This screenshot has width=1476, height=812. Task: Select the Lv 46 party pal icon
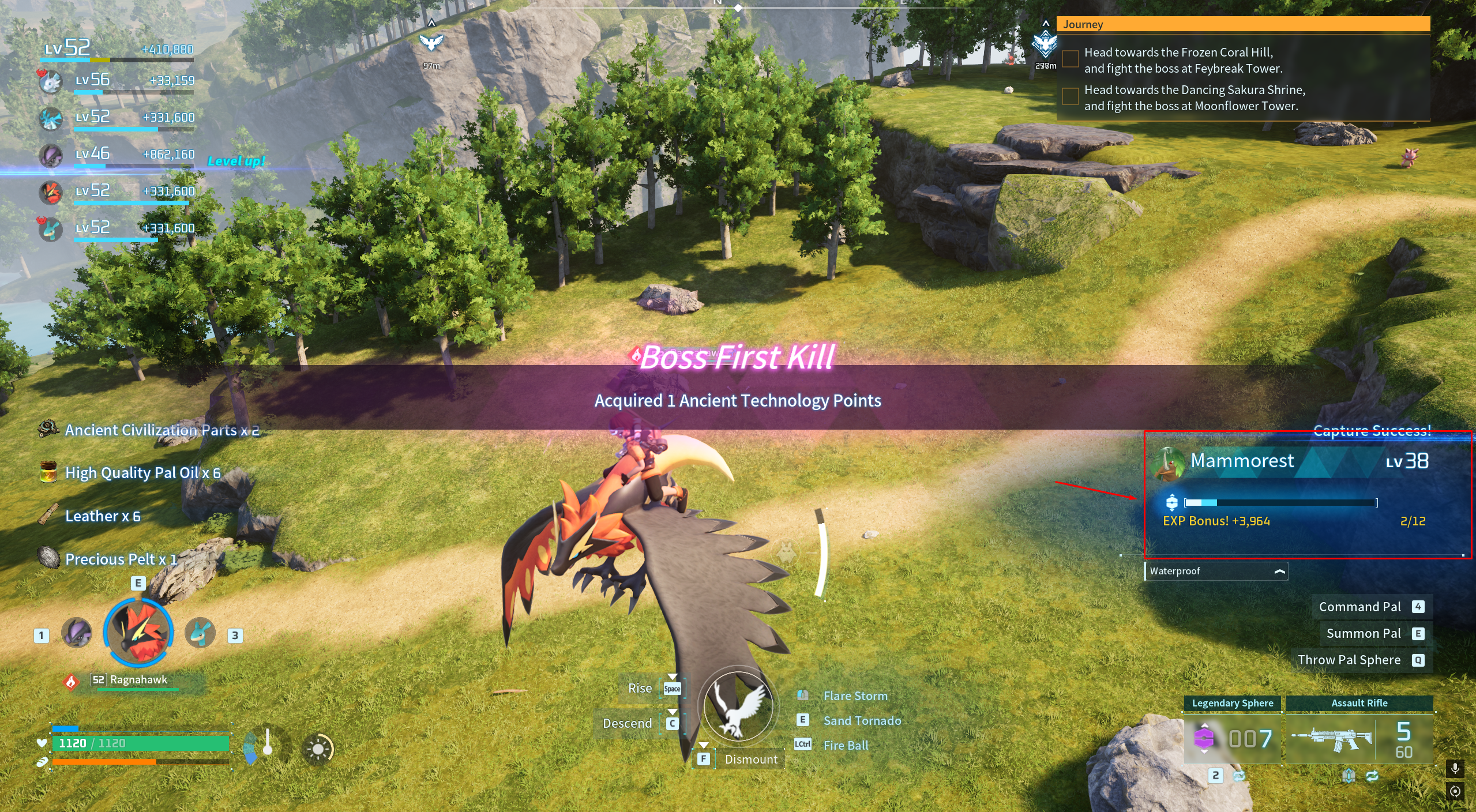click(x=51, y=156)
